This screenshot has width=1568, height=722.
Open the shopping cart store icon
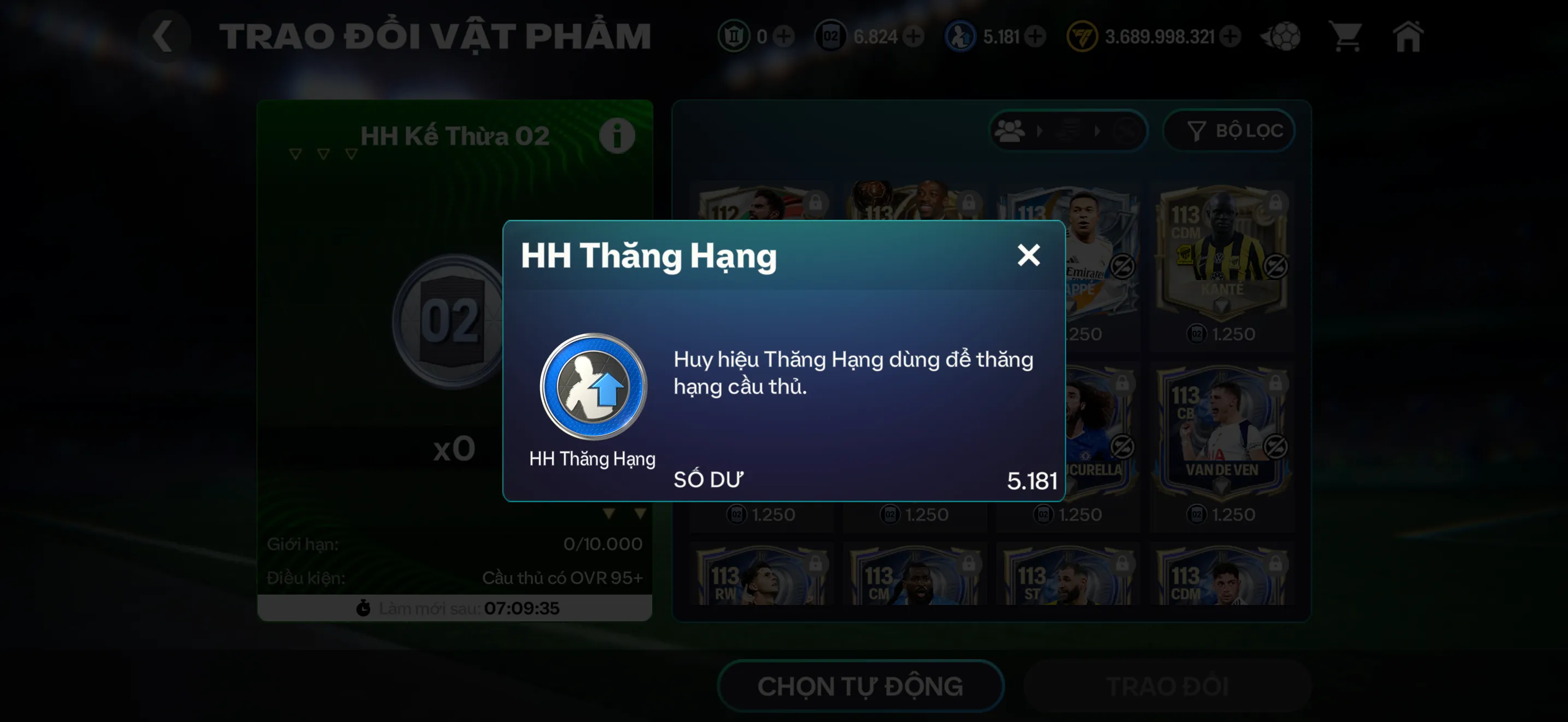[1347, 37]
